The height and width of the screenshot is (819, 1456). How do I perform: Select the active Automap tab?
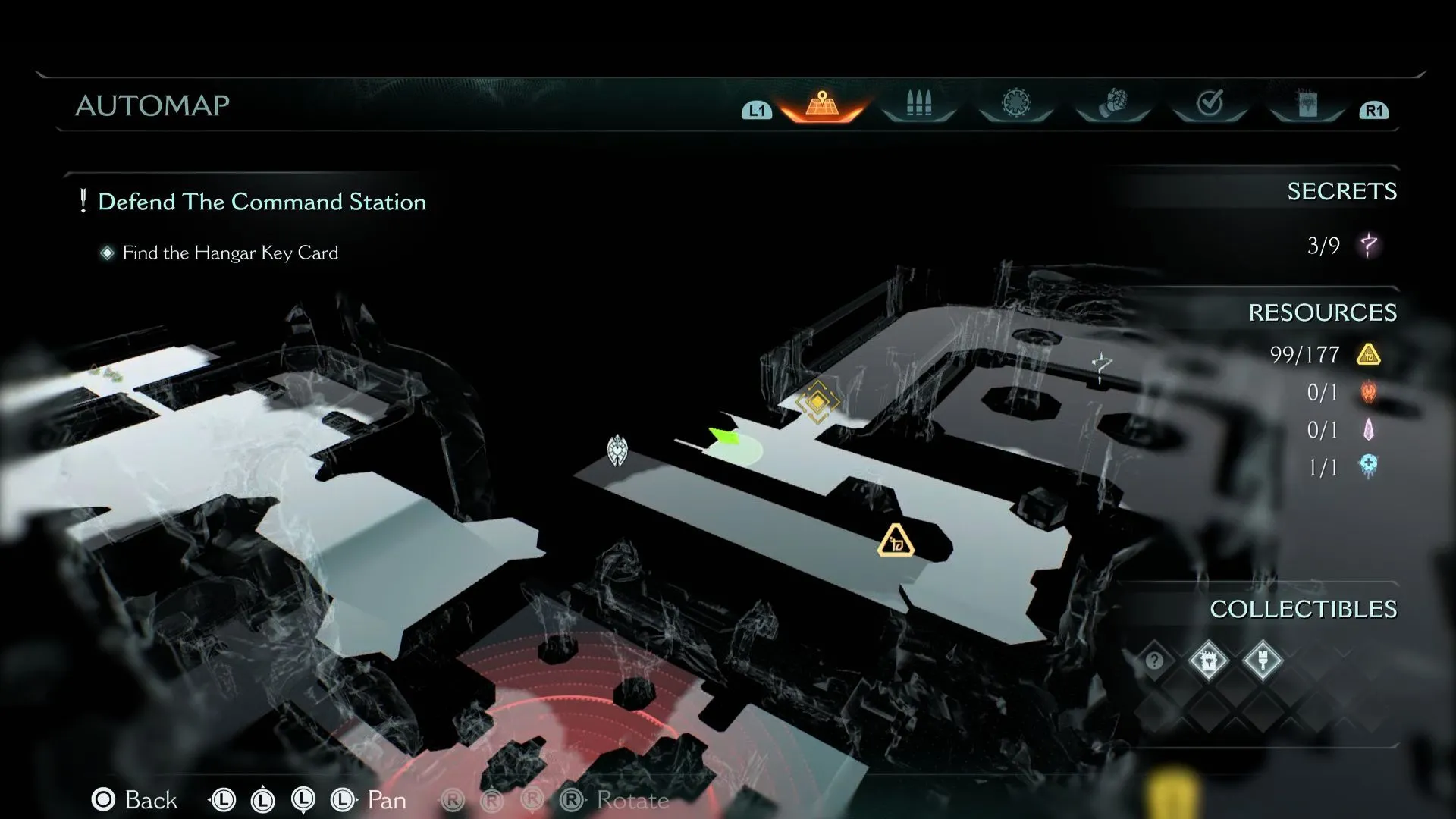pos(822,104)
